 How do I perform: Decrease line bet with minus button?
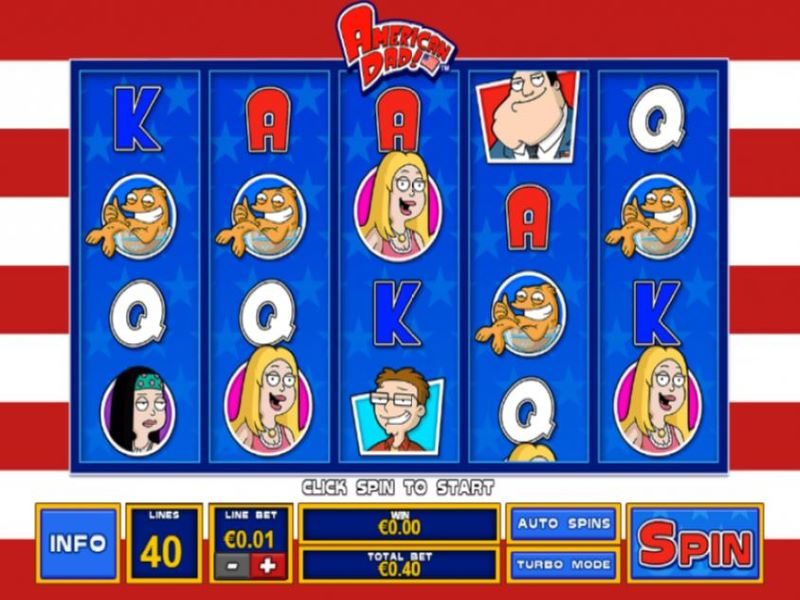click(232, 565)
